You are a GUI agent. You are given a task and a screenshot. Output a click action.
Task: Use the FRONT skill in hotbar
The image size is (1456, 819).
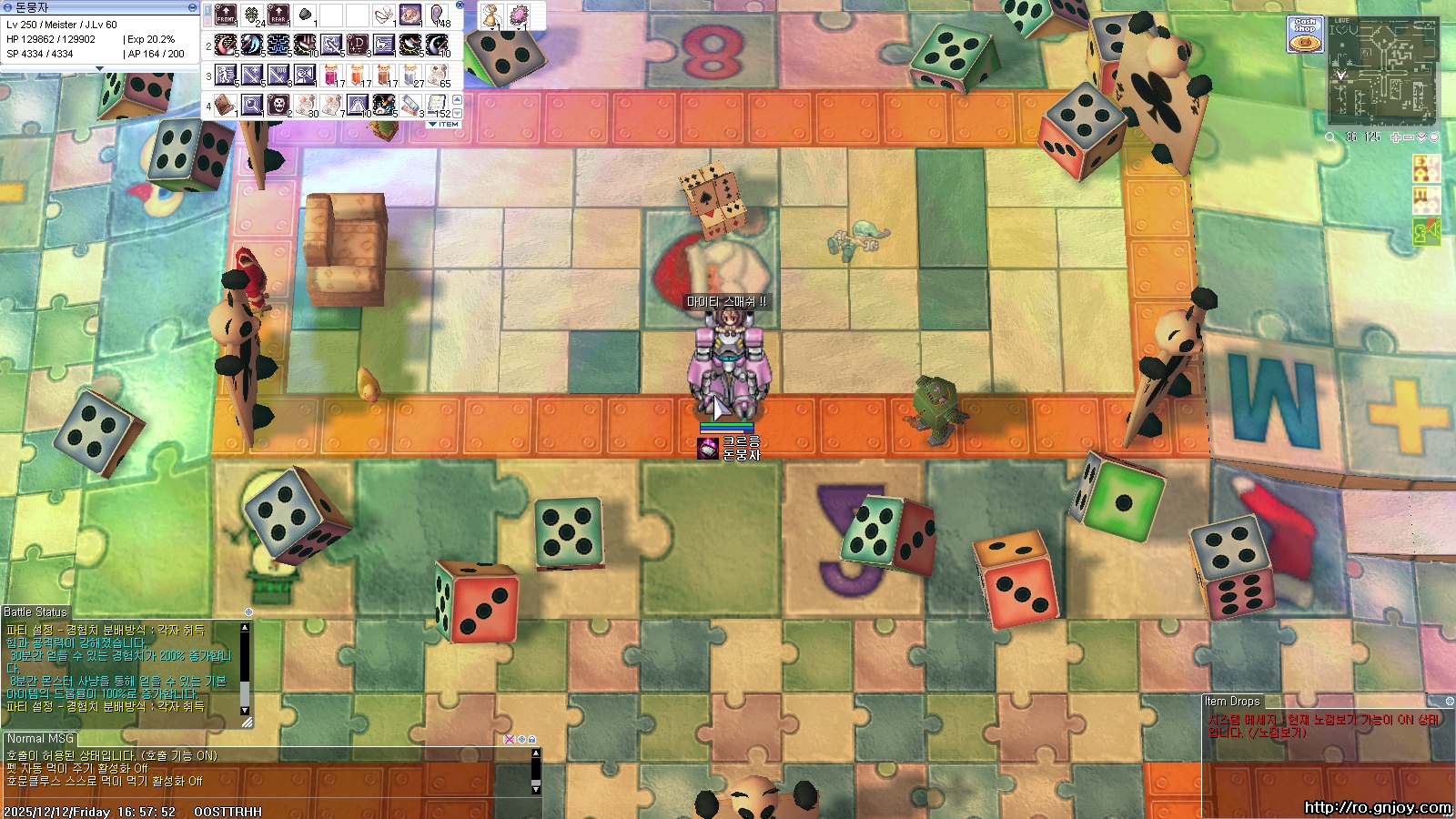tap(225, 15)
